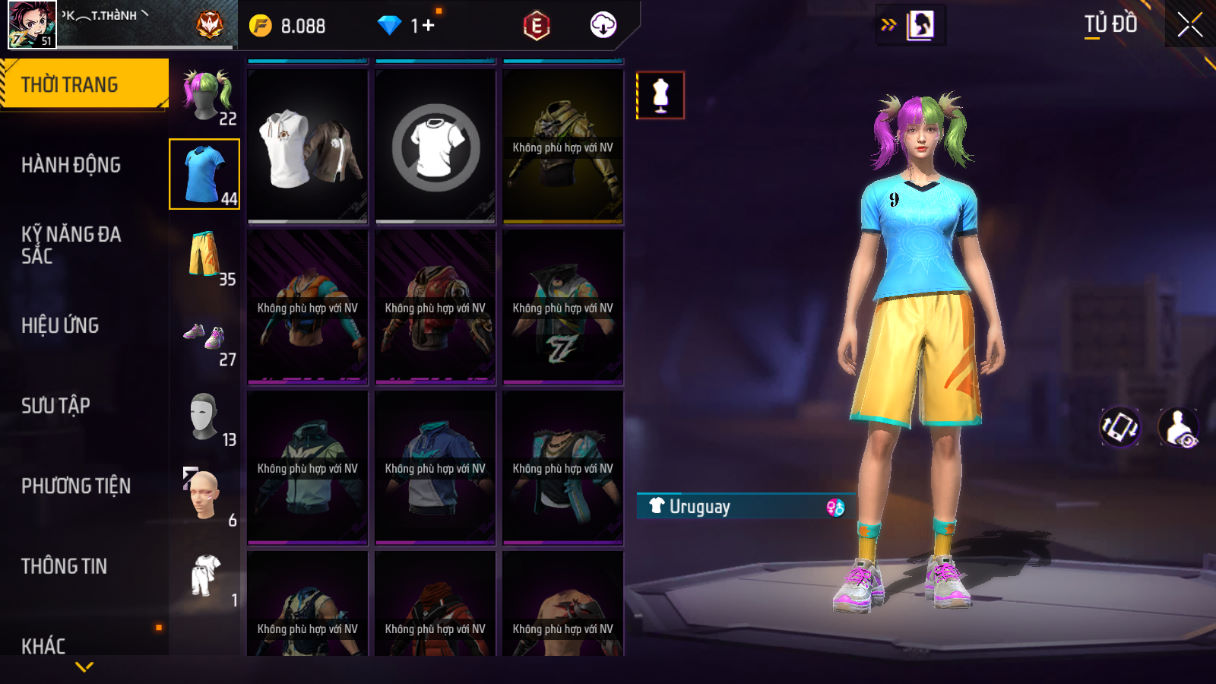Switch to HIỆU ỨNG section
Screen dimensions: 1216x684
coord(60,325)
